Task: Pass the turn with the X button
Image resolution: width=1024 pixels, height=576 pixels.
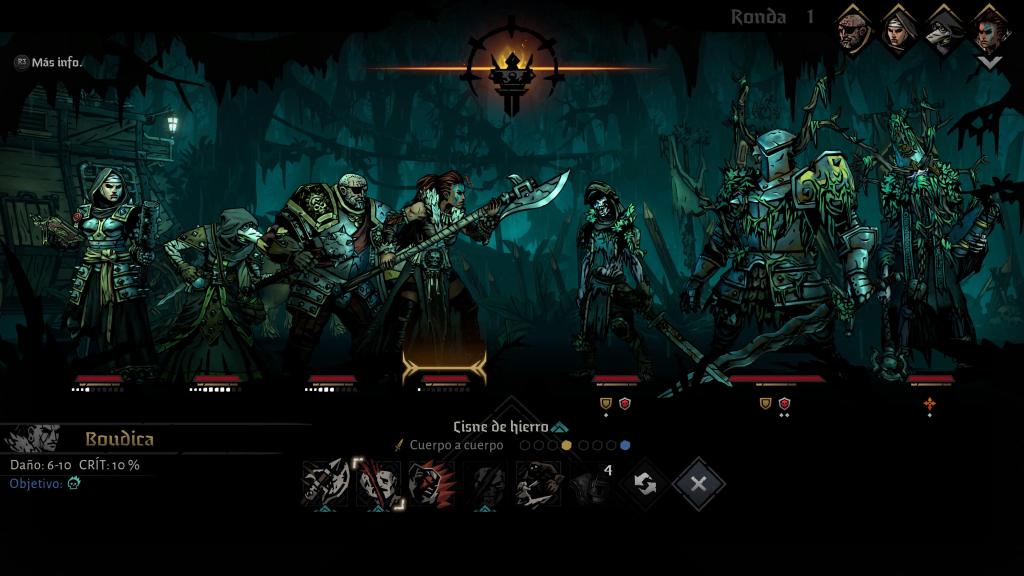Action: pyautogui.click(x=698, y=485)
